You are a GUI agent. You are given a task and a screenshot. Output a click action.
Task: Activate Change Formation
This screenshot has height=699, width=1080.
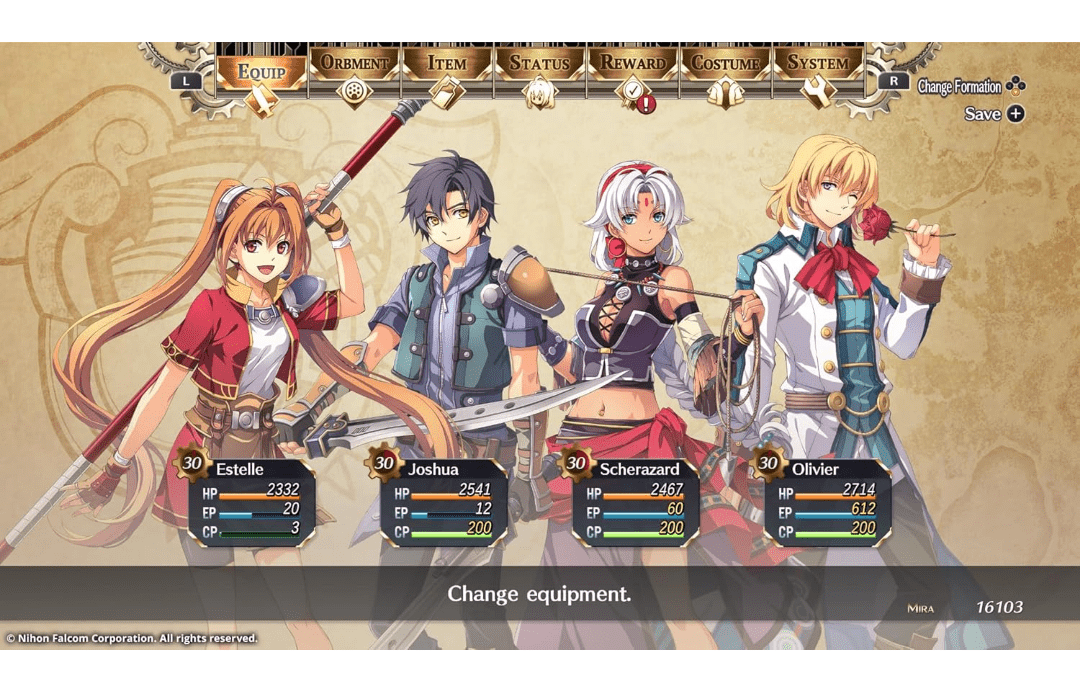click(x=971, y=87)
